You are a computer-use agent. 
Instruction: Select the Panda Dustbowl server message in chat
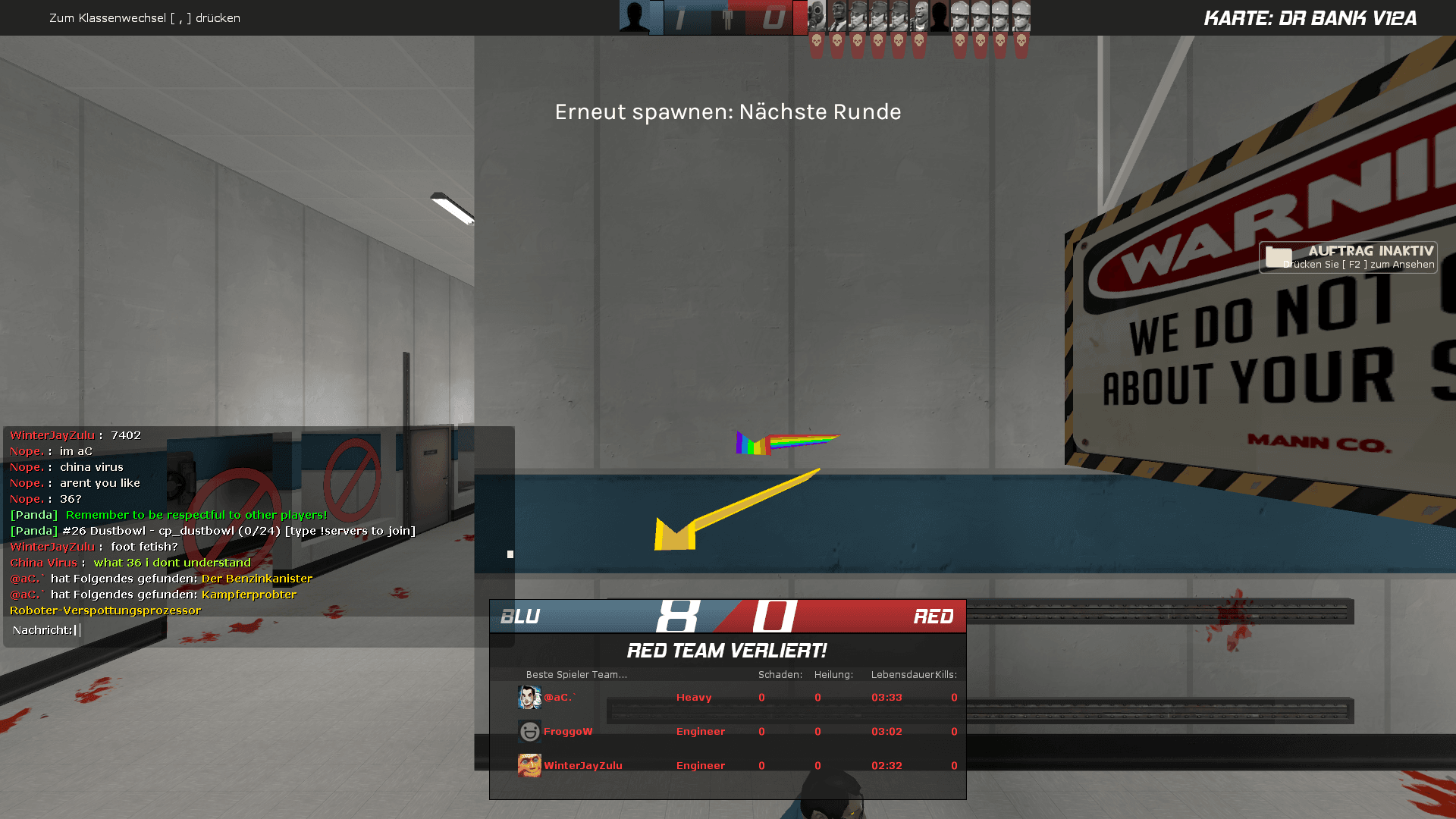point(238,531)
